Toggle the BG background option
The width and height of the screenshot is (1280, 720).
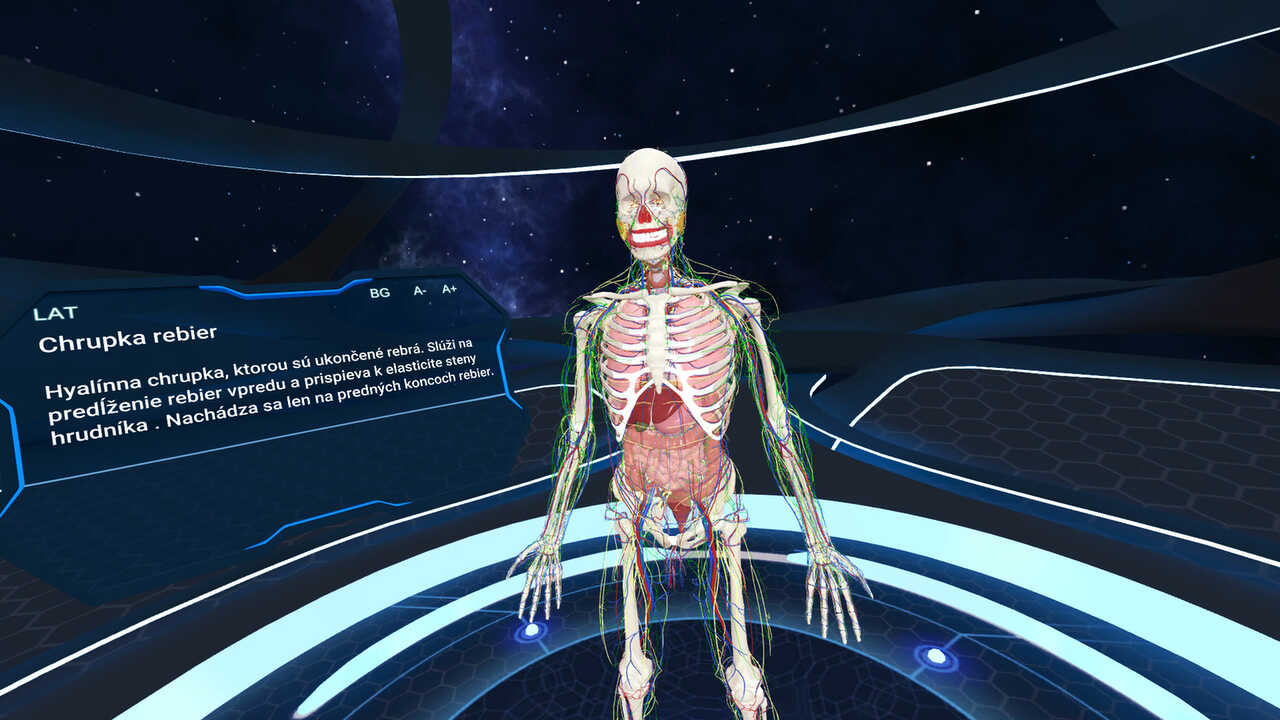(x=378, y=293)
